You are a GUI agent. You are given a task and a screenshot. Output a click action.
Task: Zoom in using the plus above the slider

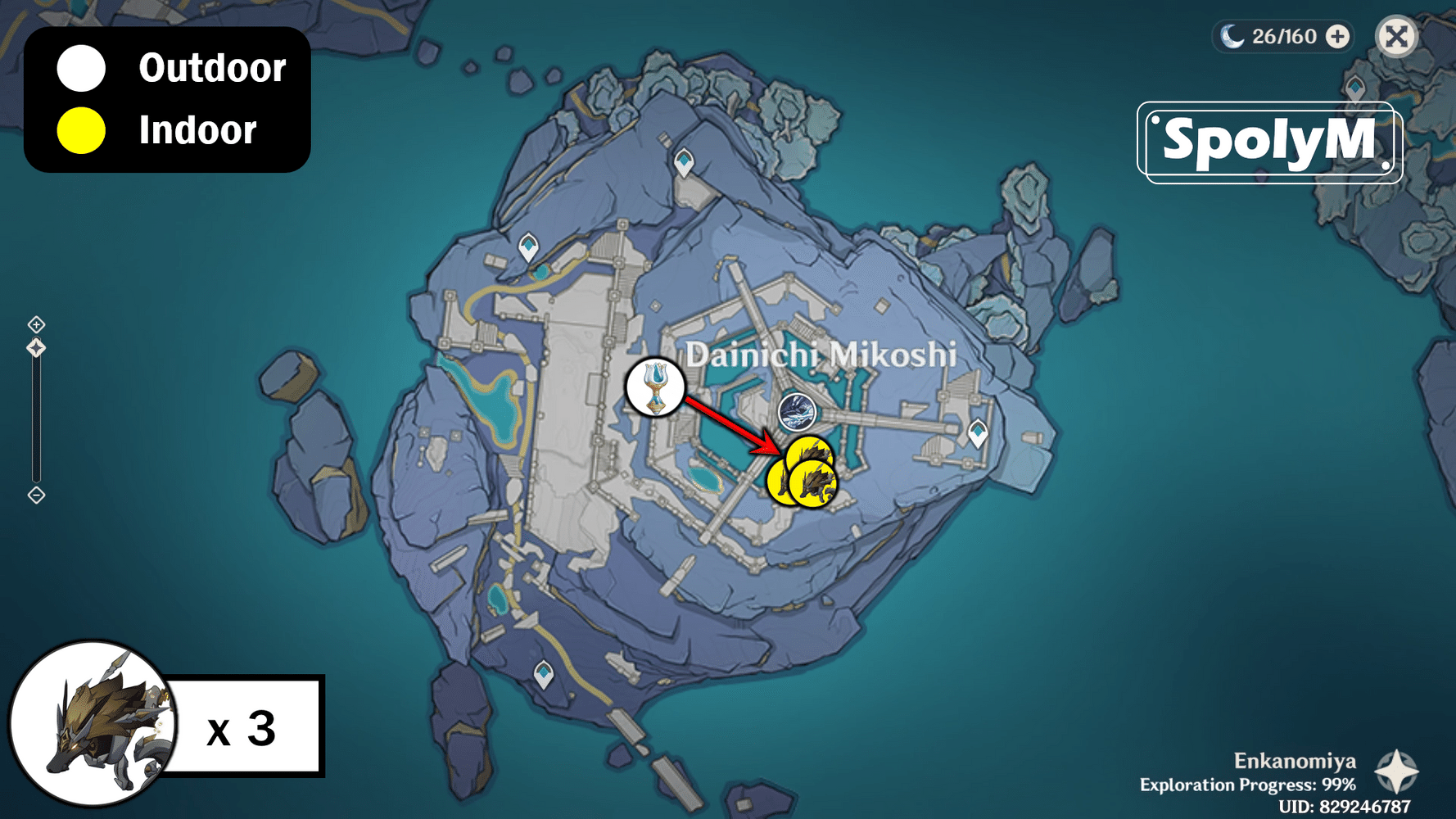(35, 323)
